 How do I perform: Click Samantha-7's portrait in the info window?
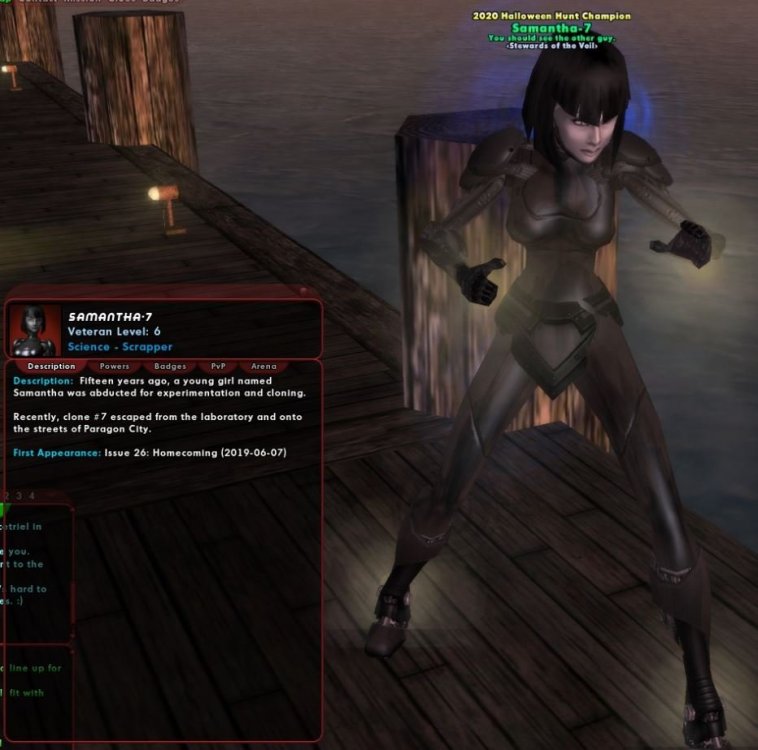34,330
